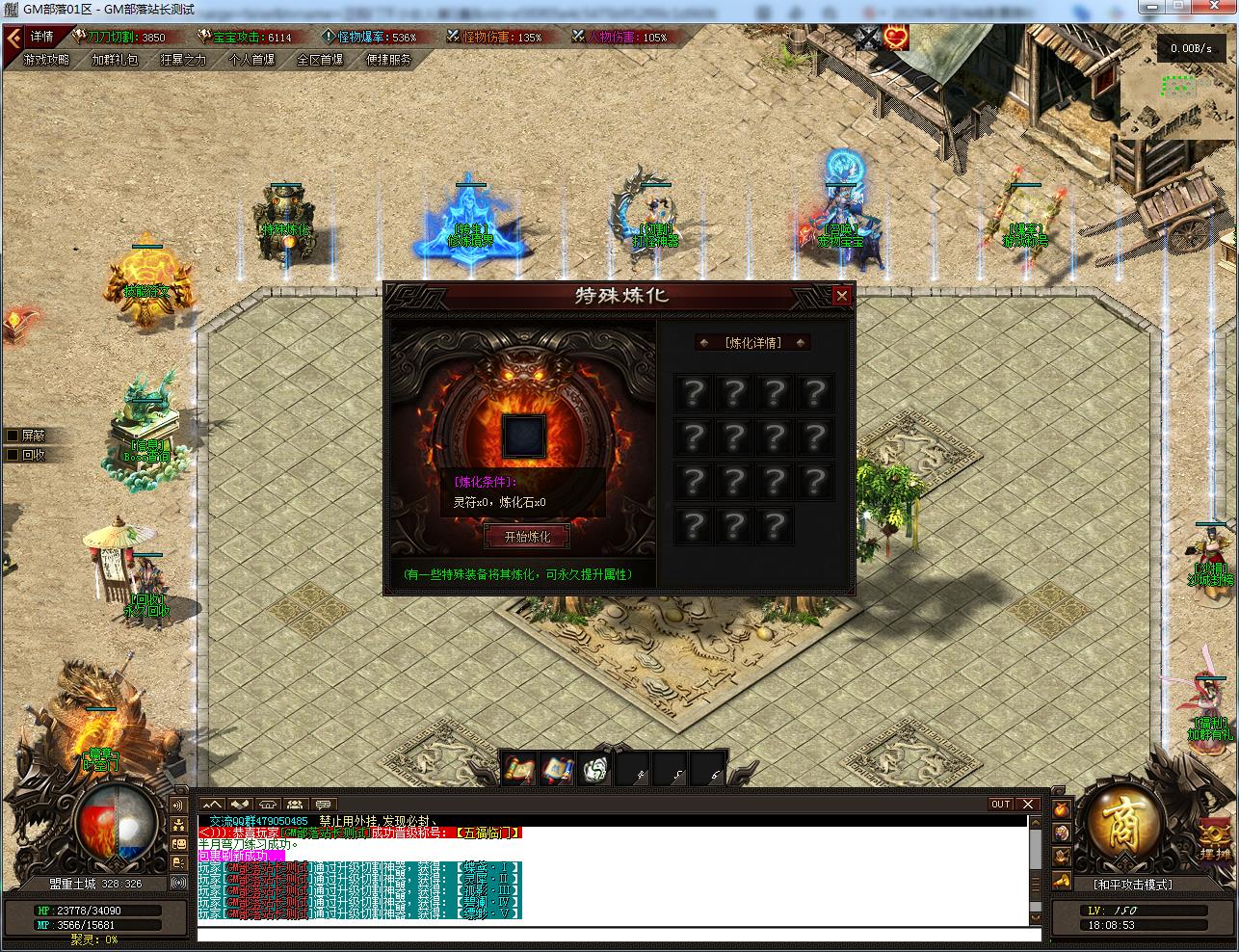Open the 商 merchant orb on the right
Image resolution: width=1239 pixels, height=952 pixels.
coord(1122,829)
